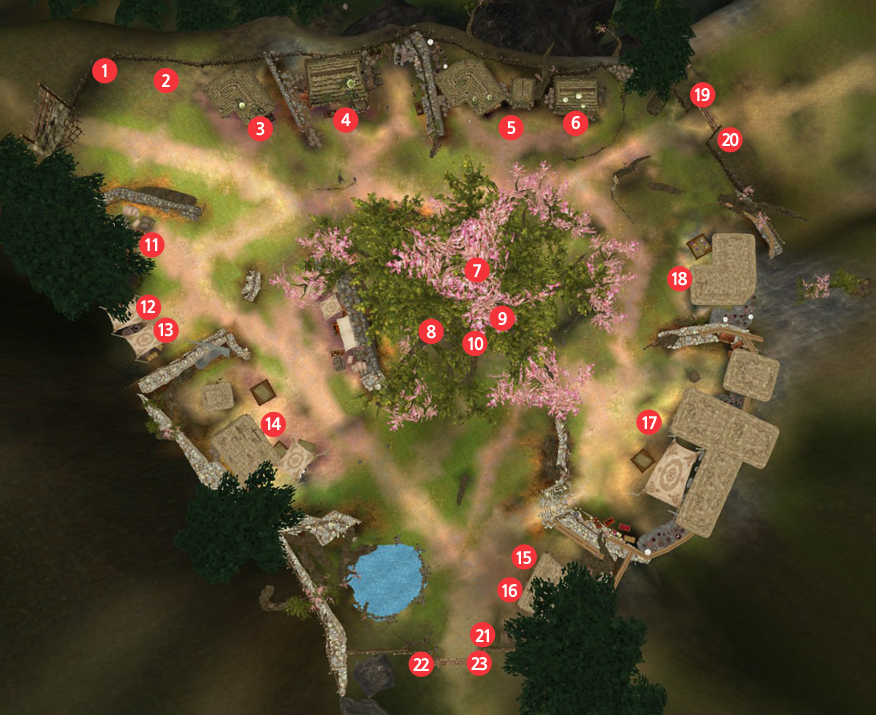
Task: Open map marker number 20
Action: (x=730, y=140)
